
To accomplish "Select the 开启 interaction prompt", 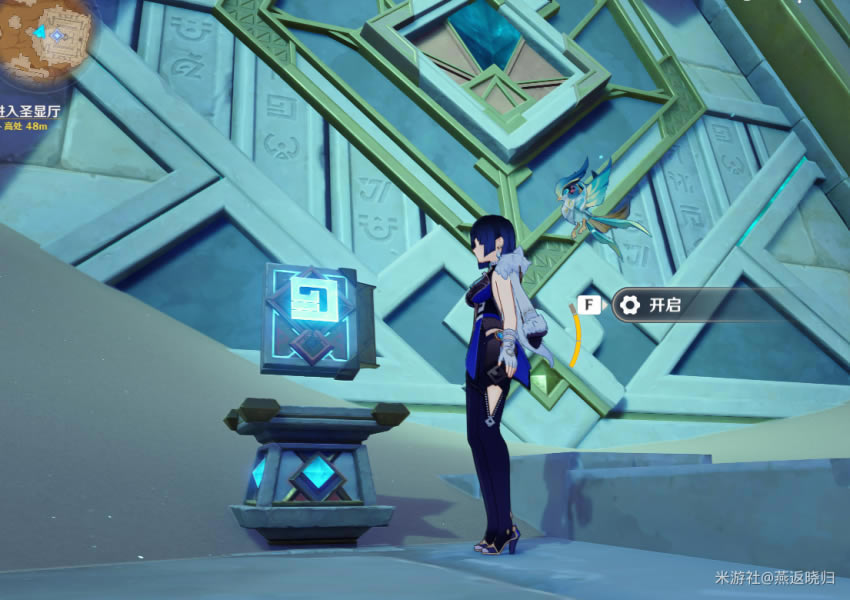I will tap(663, 305).
